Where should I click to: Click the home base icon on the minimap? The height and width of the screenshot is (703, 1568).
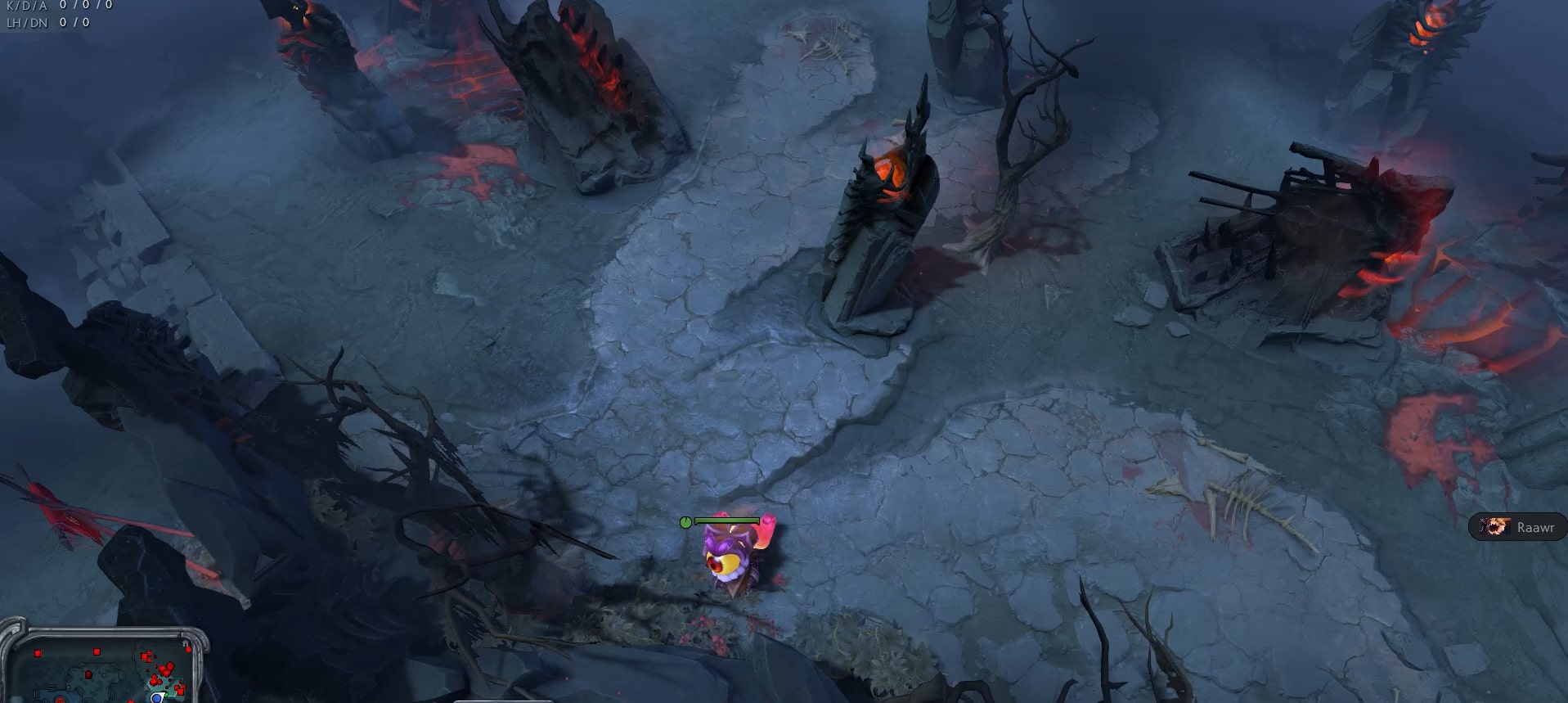(x=186, y=643)
